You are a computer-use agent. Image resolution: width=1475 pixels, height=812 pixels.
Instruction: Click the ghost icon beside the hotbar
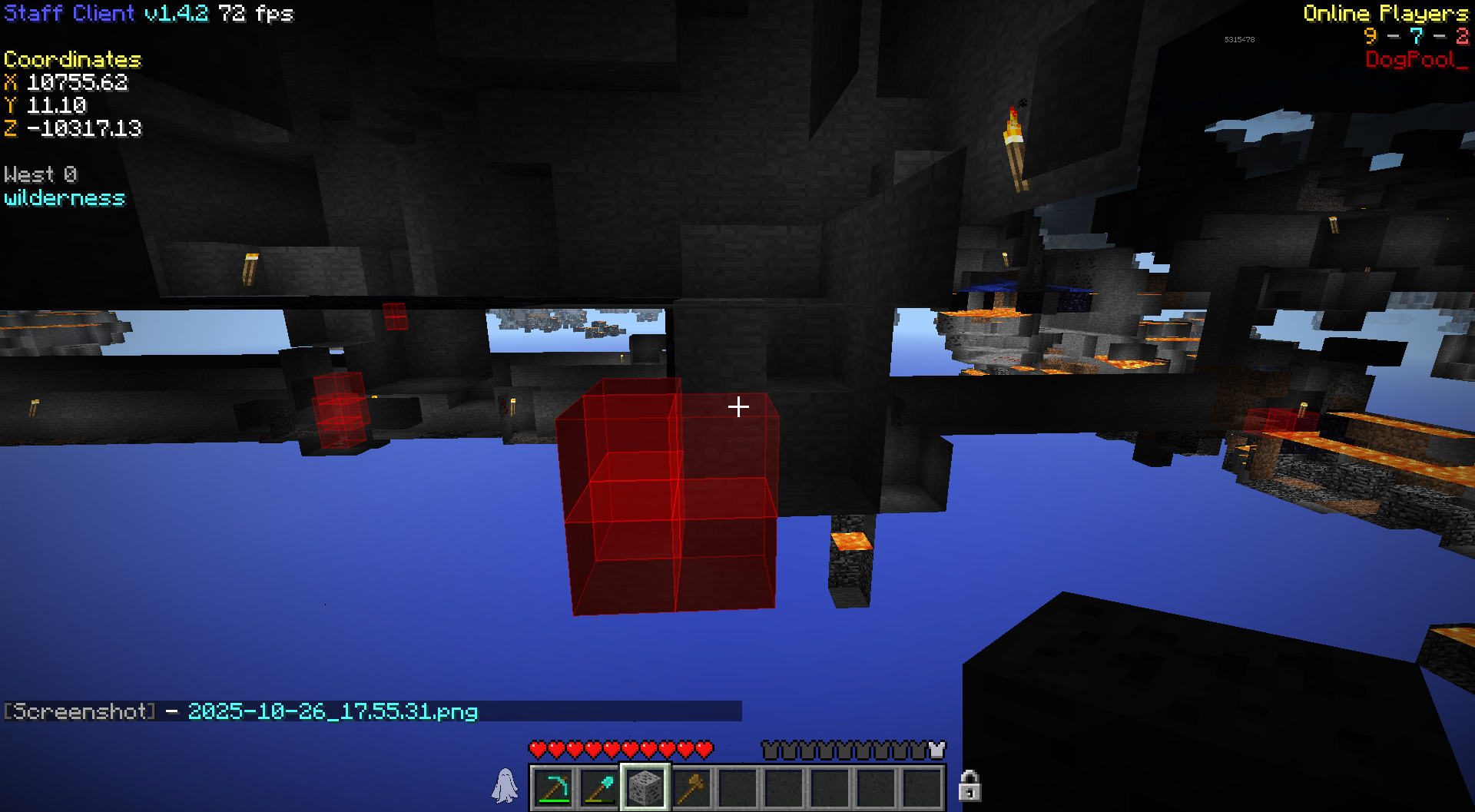[505, 786]
